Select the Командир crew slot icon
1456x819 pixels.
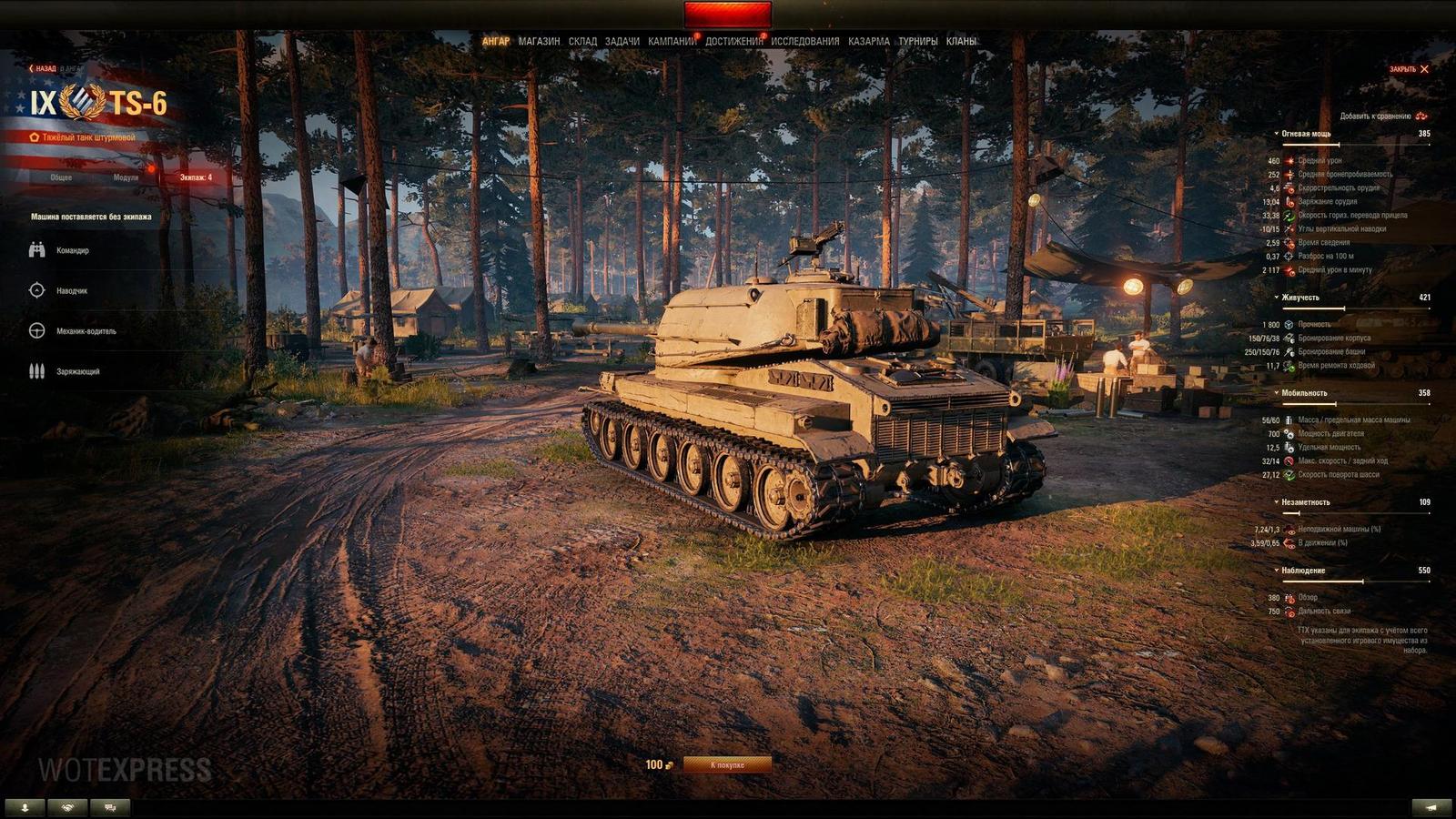36,248
